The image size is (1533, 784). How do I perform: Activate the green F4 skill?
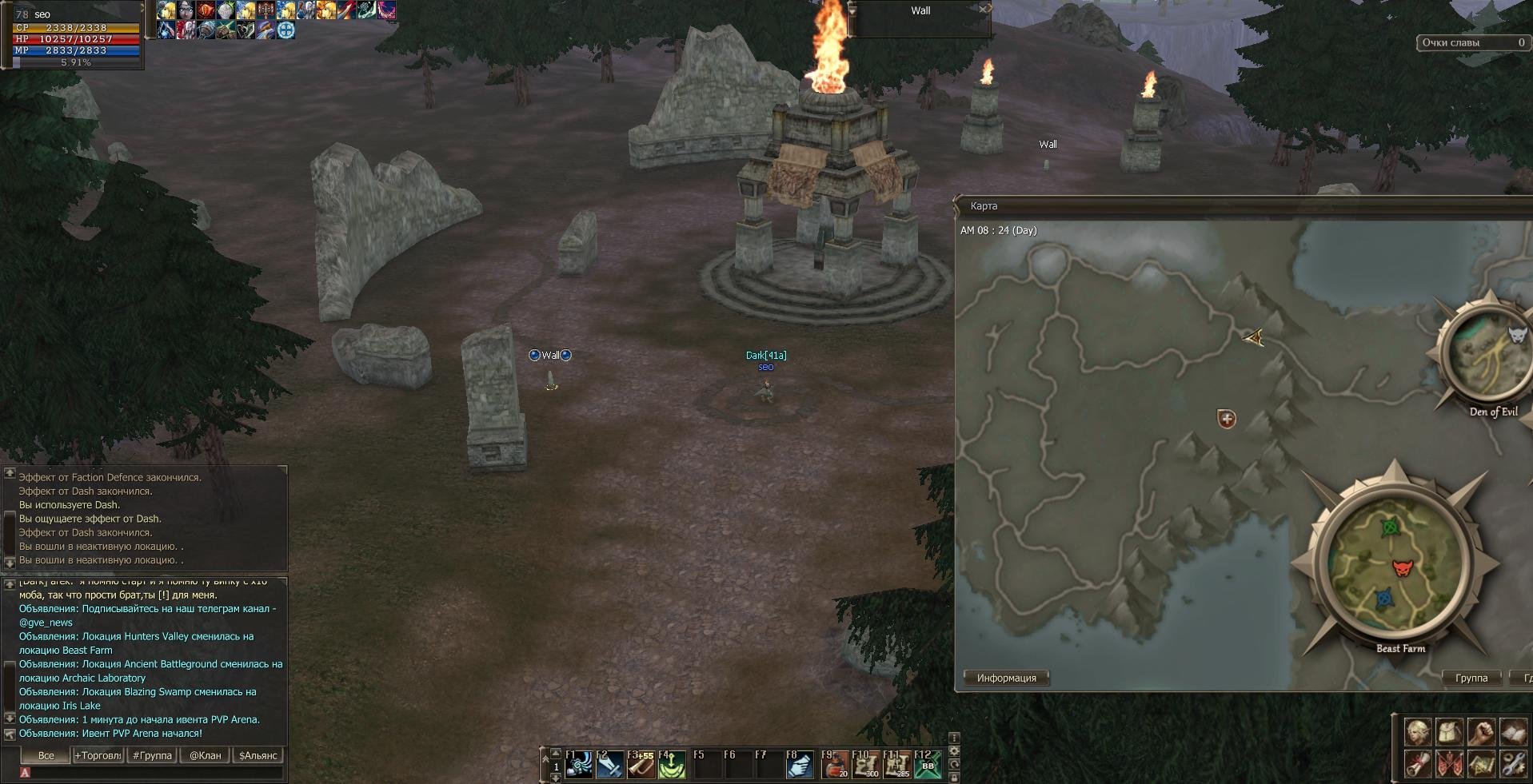pyautogui.click(x=672, y=765)
